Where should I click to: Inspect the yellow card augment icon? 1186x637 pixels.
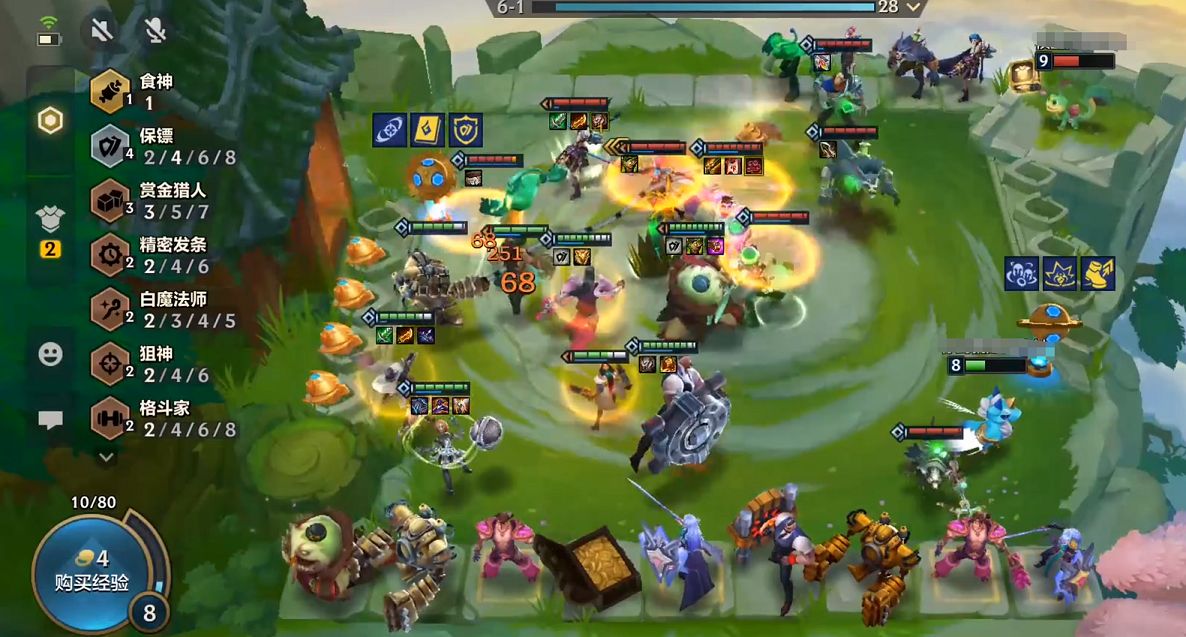[427, 130]
